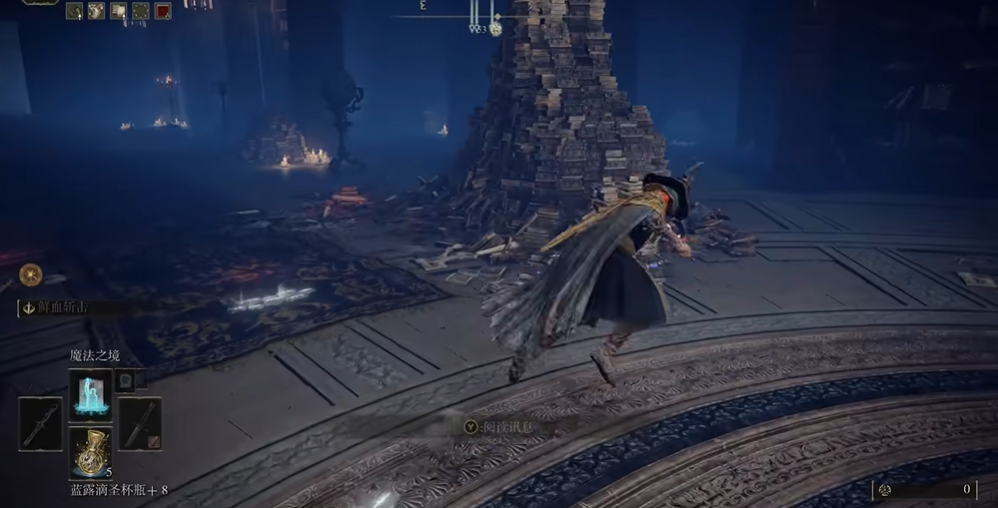Select the left-hand weapon slot

tap(40, 423)
